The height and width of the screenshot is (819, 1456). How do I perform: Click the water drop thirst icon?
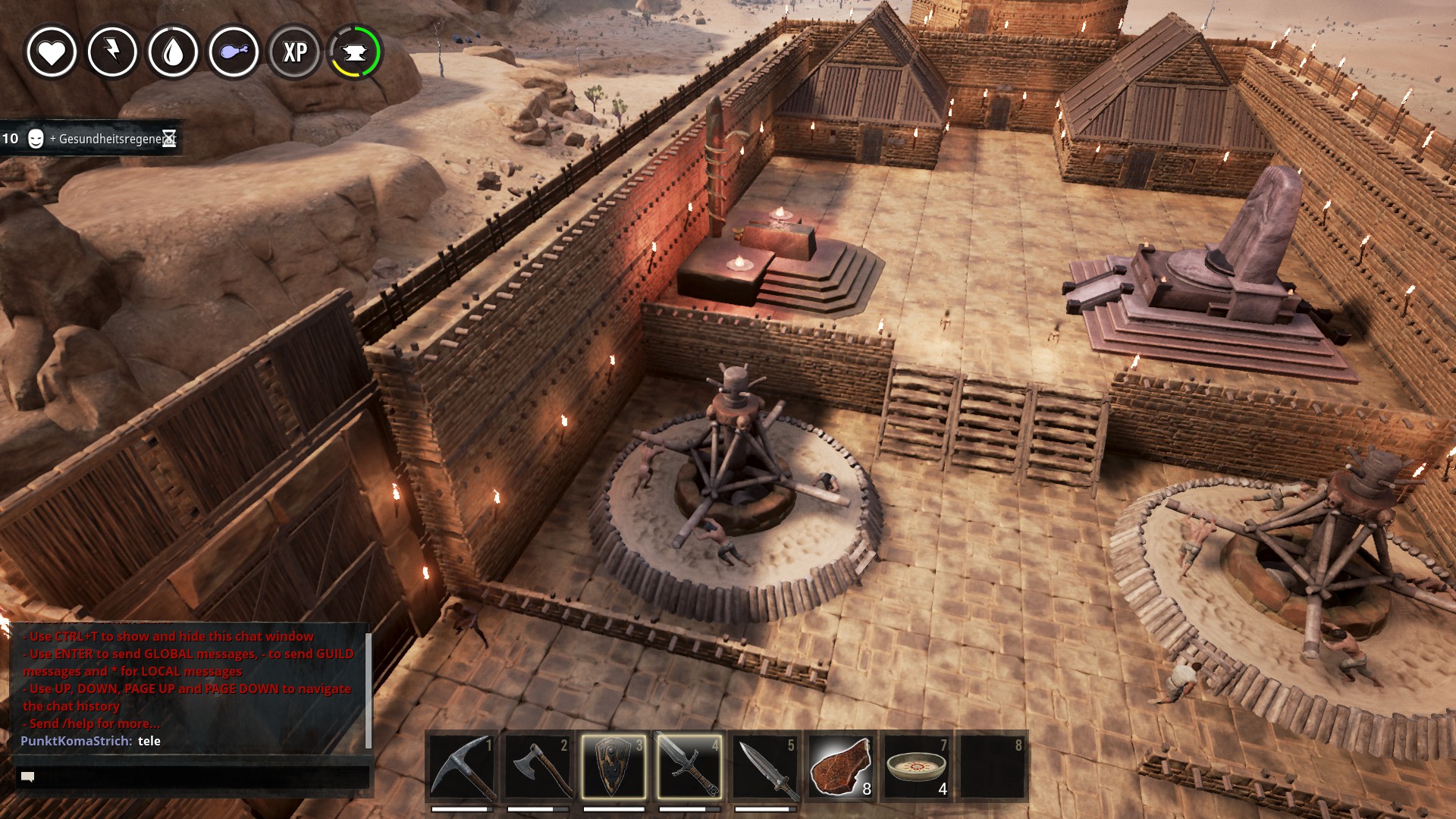(x=173, y=52)
